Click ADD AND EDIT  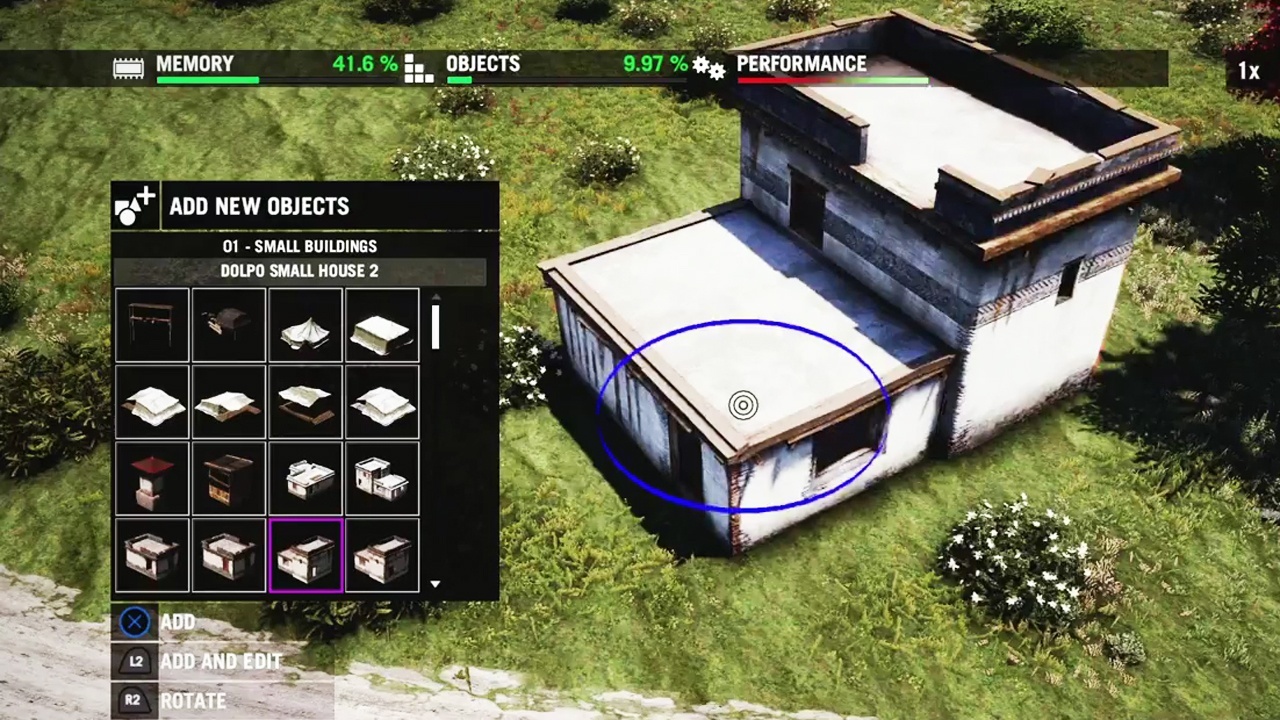coord(220,661)
